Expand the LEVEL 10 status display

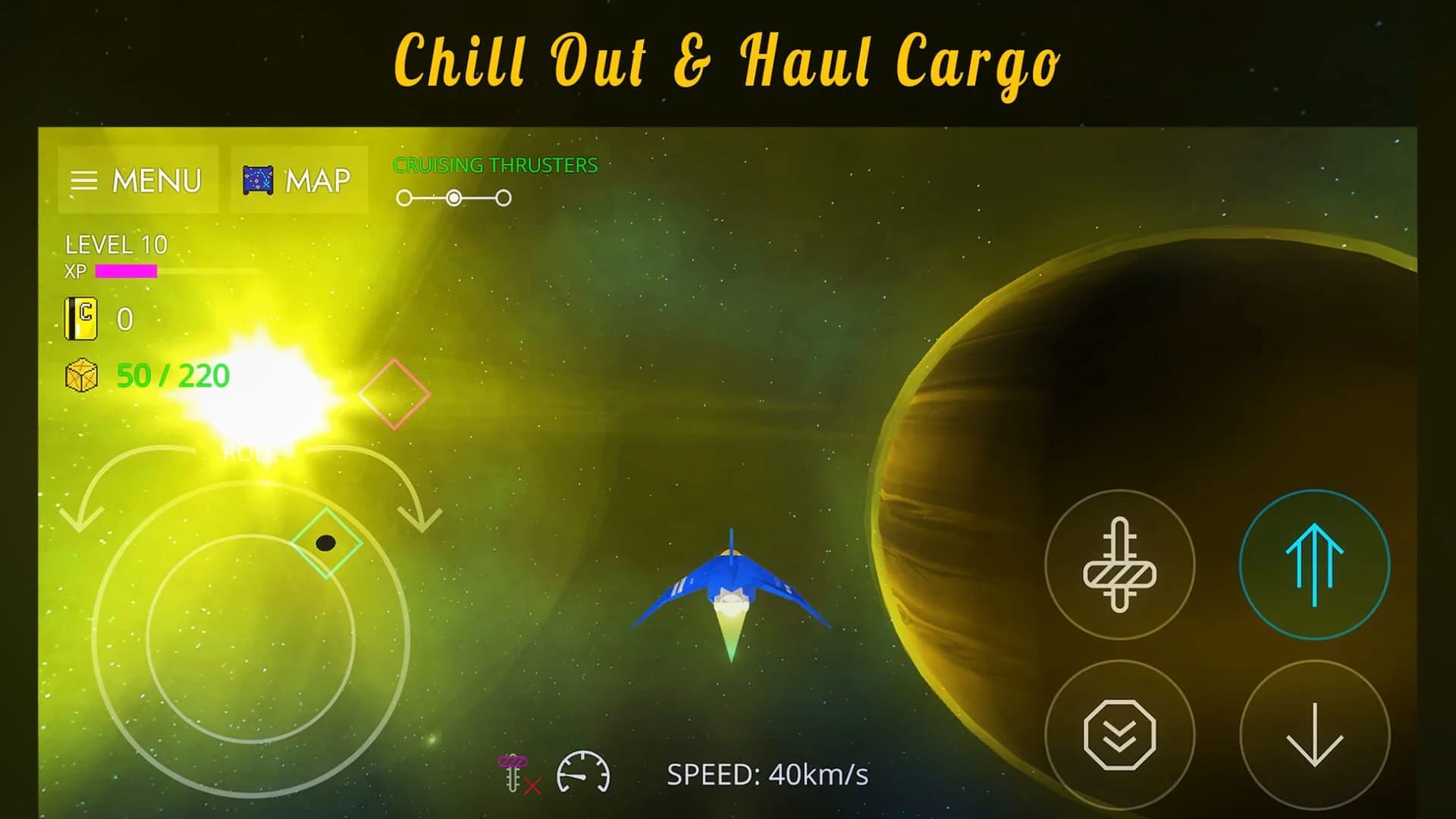(x=116, y=244)
